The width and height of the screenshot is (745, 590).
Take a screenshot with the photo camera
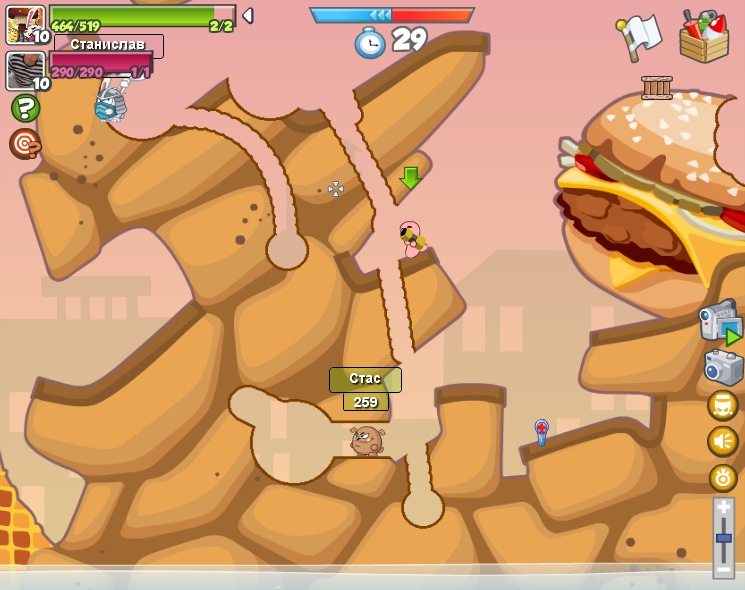[724, 367]
